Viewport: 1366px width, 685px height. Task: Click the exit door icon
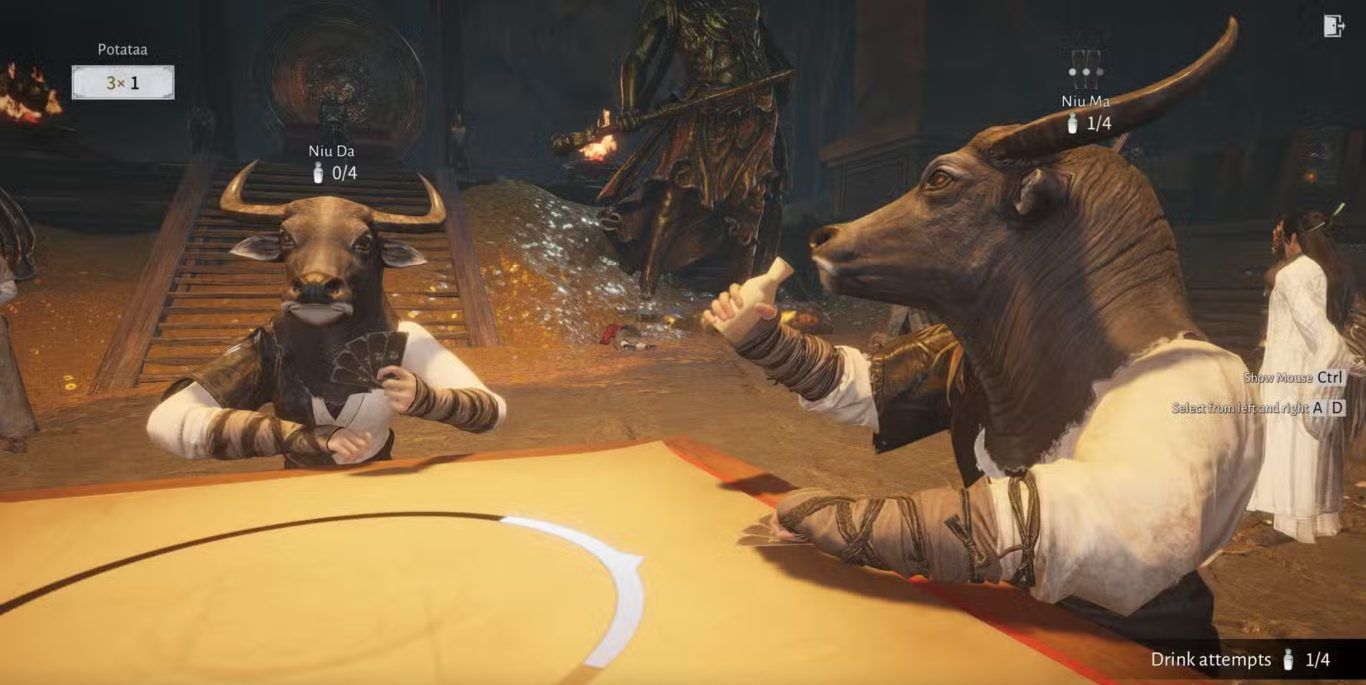click(x=1333, y=26)
